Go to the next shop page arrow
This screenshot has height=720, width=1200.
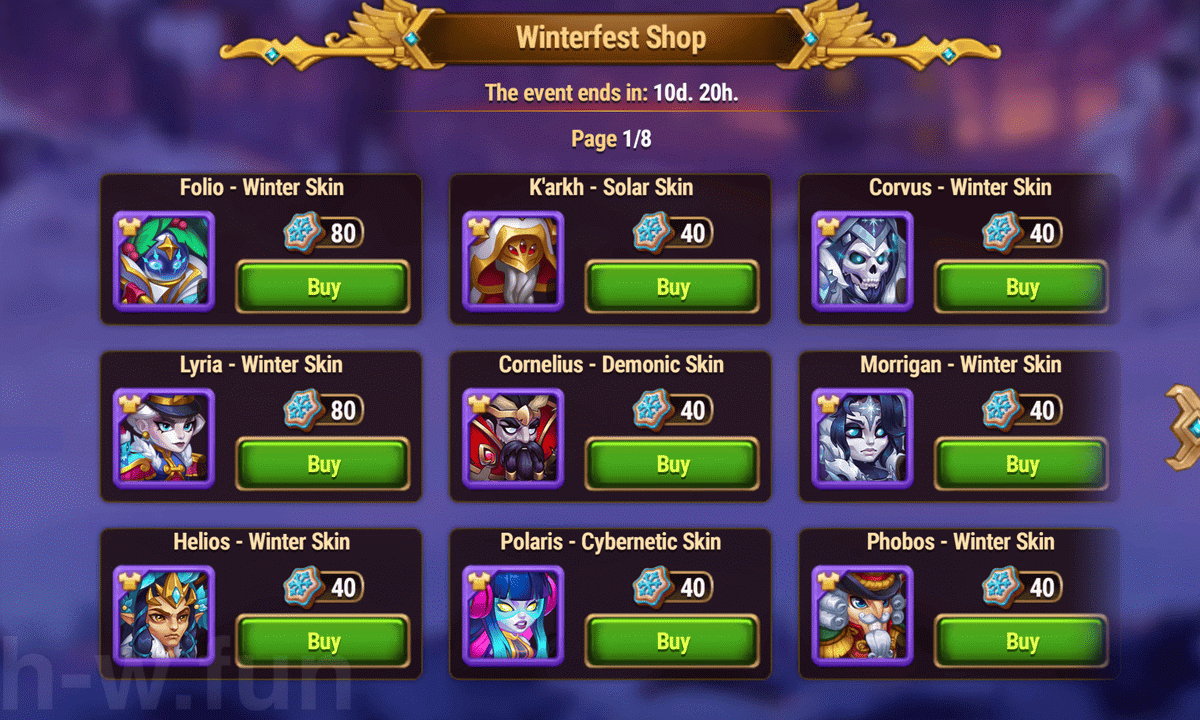[x=1184, y=428]
